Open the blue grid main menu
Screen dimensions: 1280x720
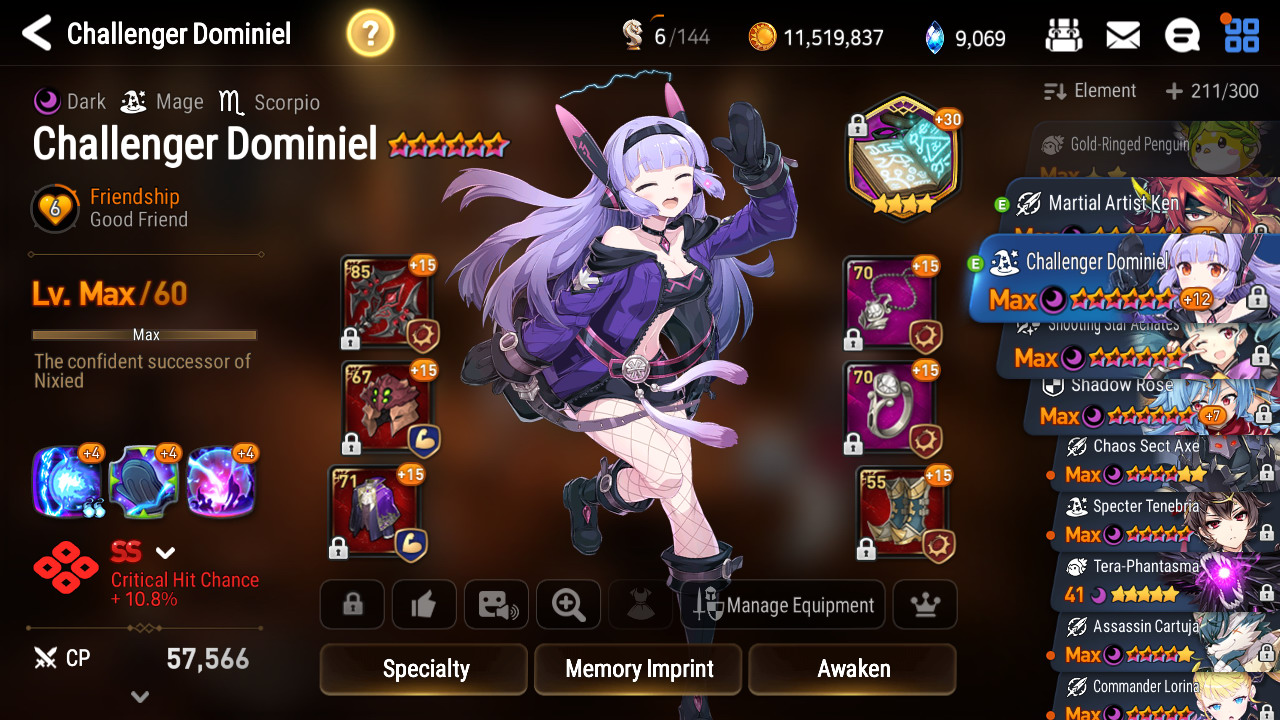click(1241, 35)
